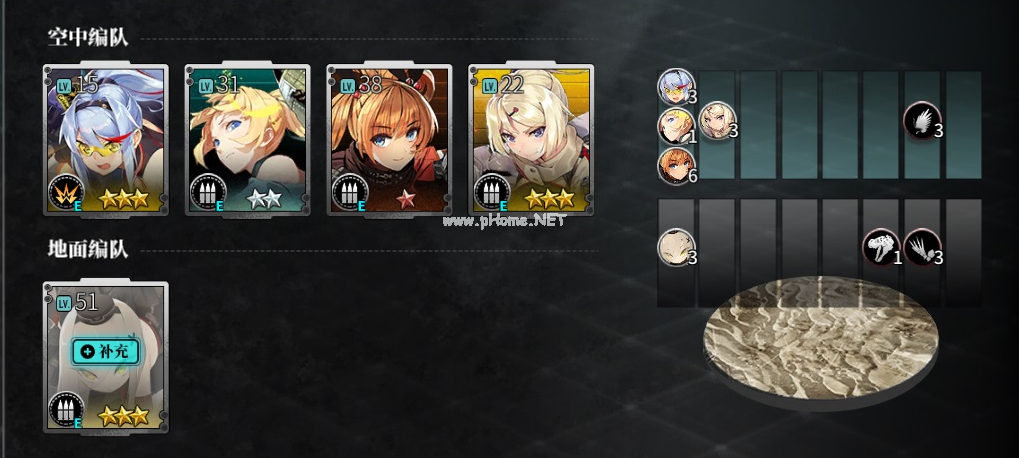Select the orange-haired round token marked 6

pos(674,165)
